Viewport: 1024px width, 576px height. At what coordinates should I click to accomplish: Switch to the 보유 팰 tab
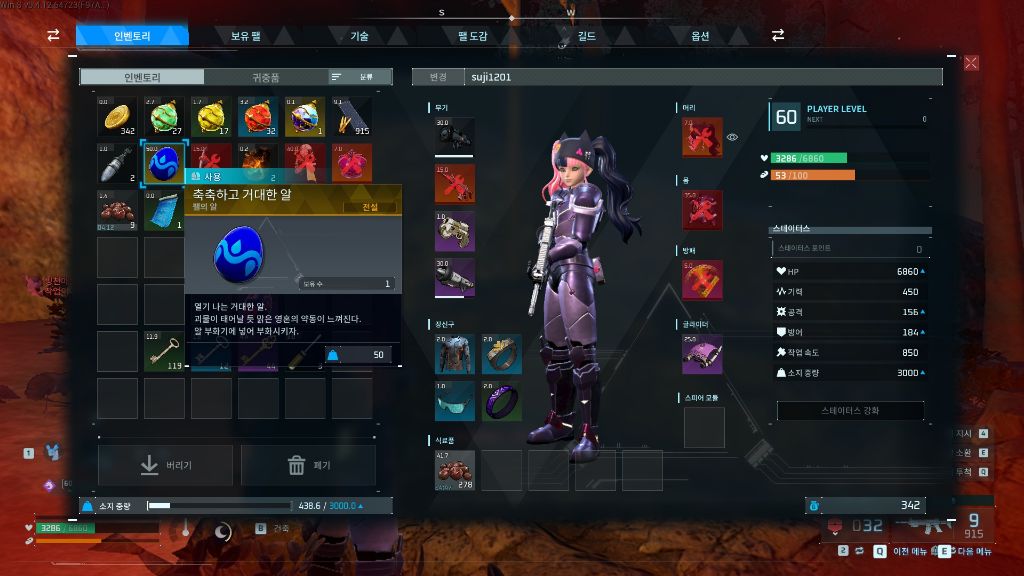[x=245, y=36]
